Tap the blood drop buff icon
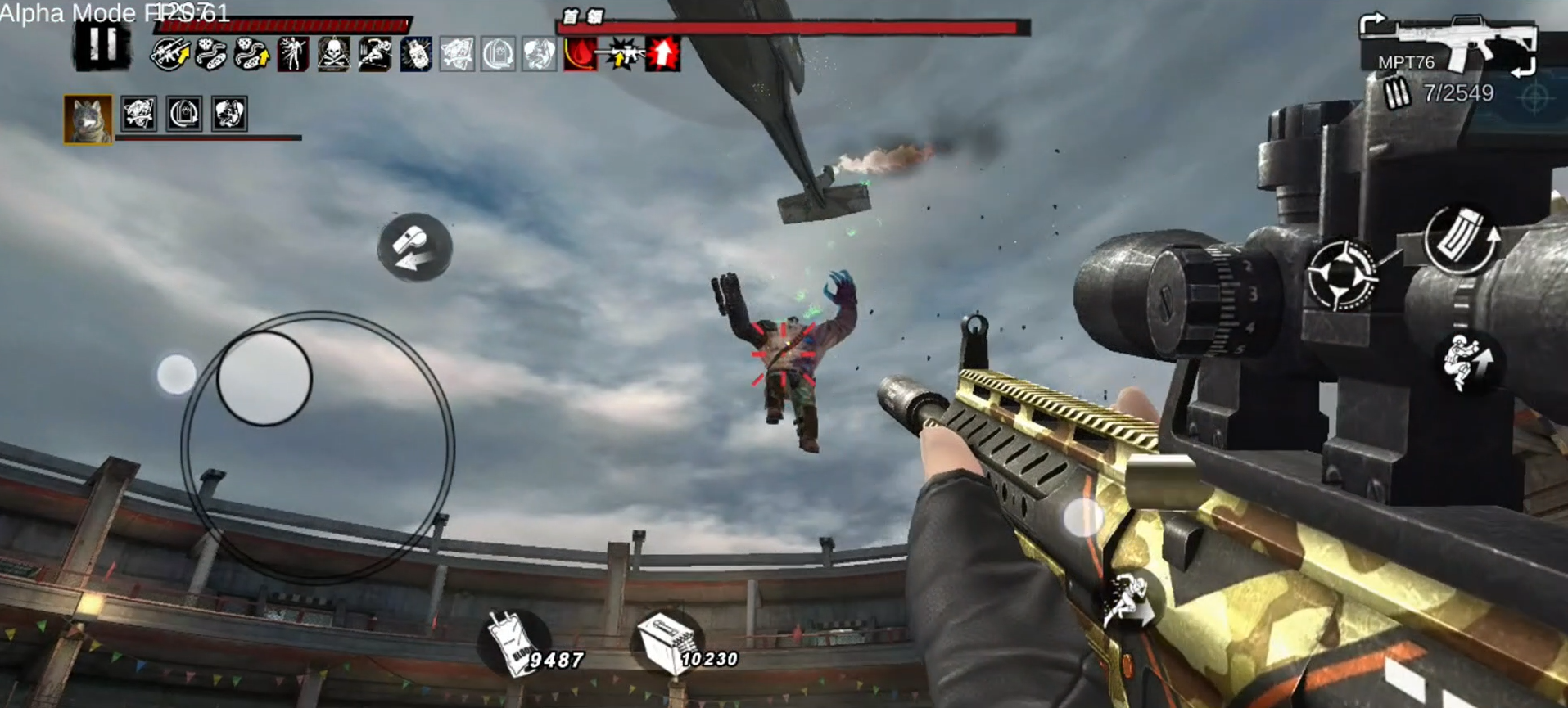Viewport: 1568px width, 708px height. point(580,55)
